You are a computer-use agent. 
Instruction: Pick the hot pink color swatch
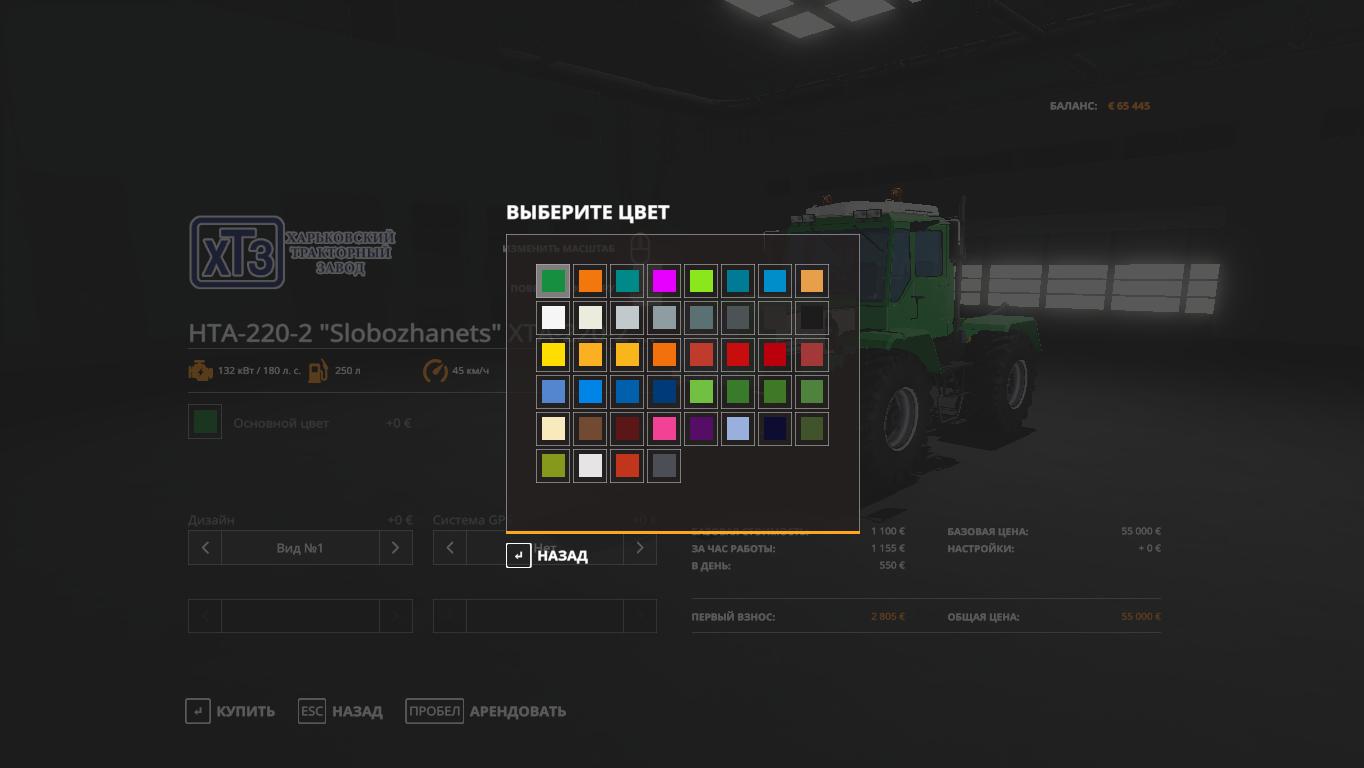664,428
